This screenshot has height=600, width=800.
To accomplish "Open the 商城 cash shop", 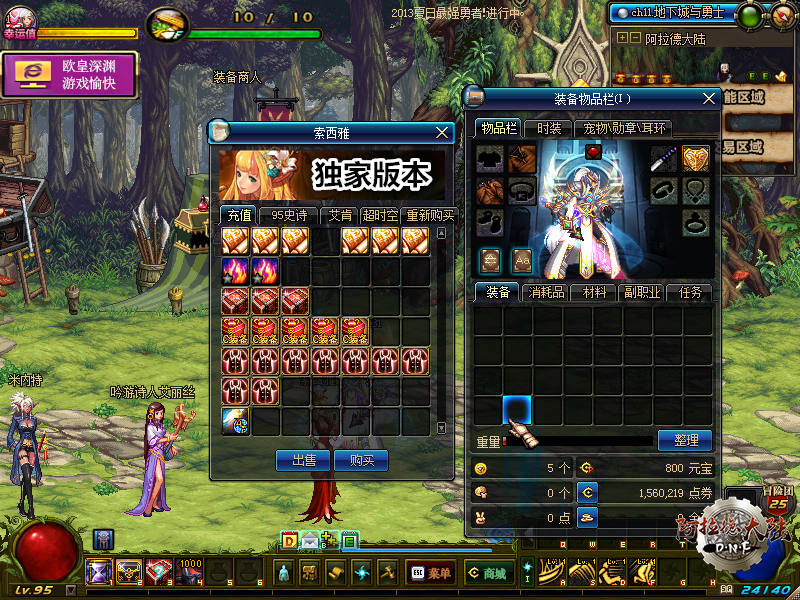I will (x=488, y=573).
